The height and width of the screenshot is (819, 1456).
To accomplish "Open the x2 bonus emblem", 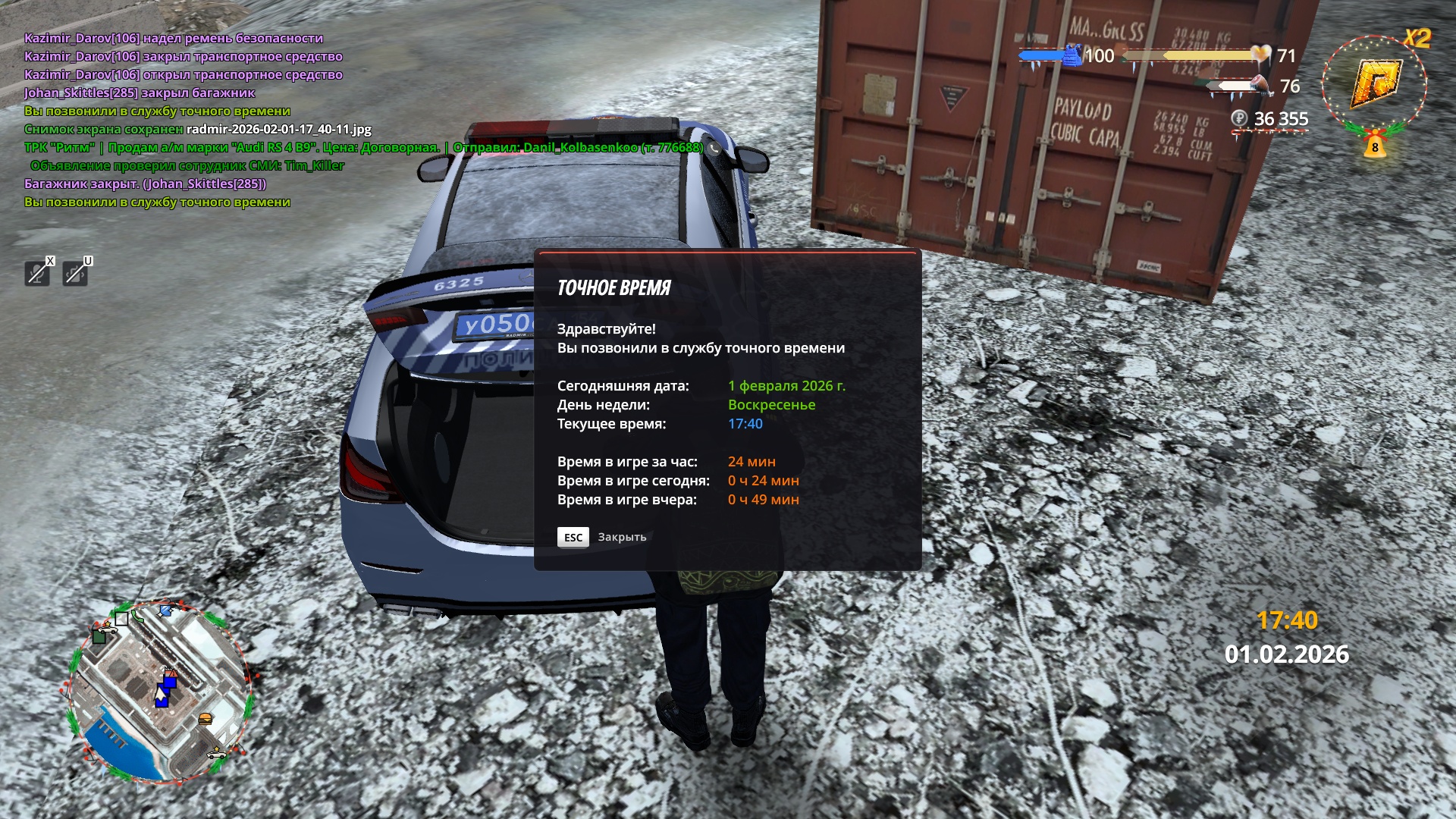I will [x=1375, y=82].
